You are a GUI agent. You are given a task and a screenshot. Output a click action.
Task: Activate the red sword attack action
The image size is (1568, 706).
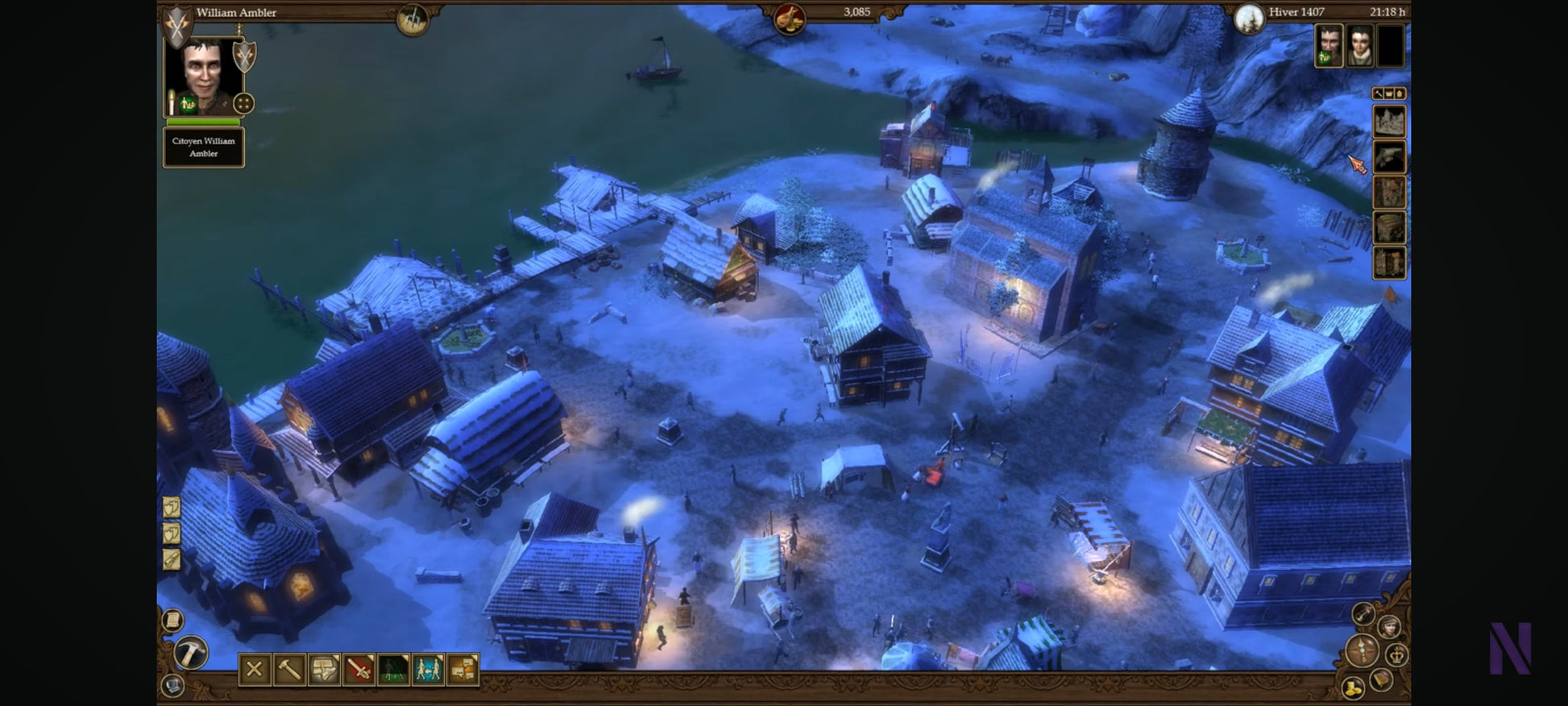359,669
